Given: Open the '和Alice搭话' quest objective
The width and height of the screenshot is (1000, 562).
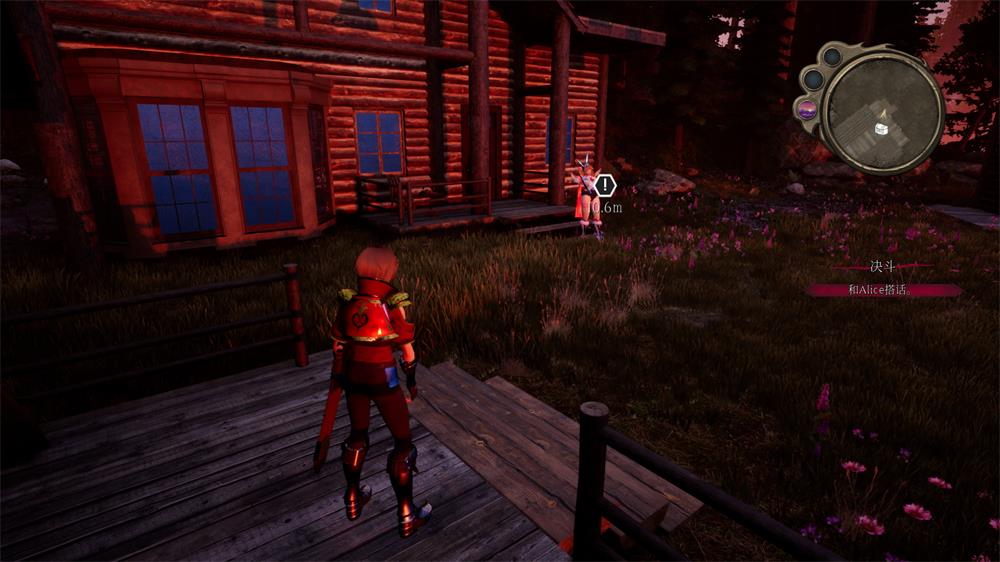Looking at the screenshot, I should point(882,290).
